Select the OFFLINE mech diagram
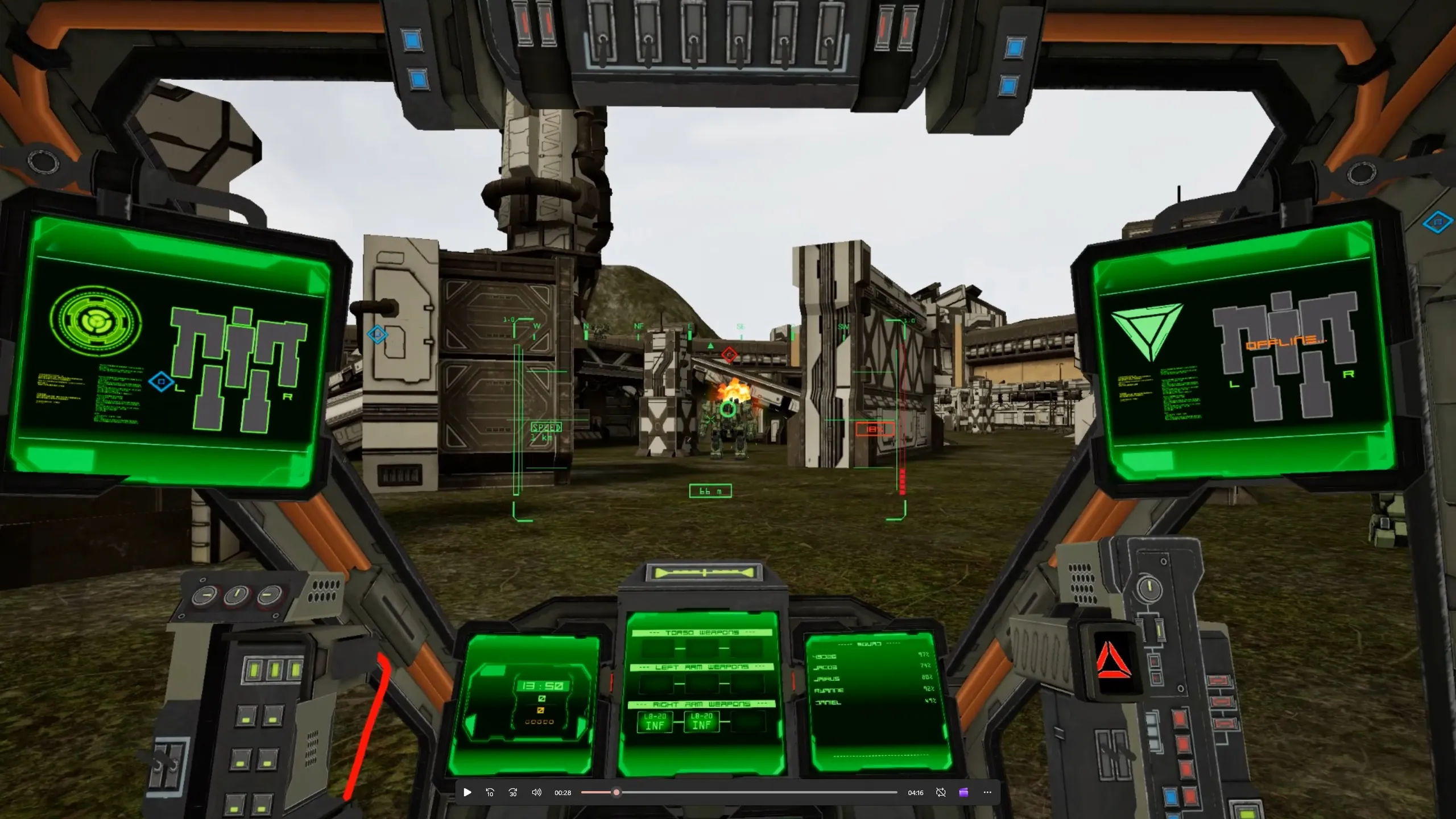1456x819 pixels. (x=1285, y=354)
